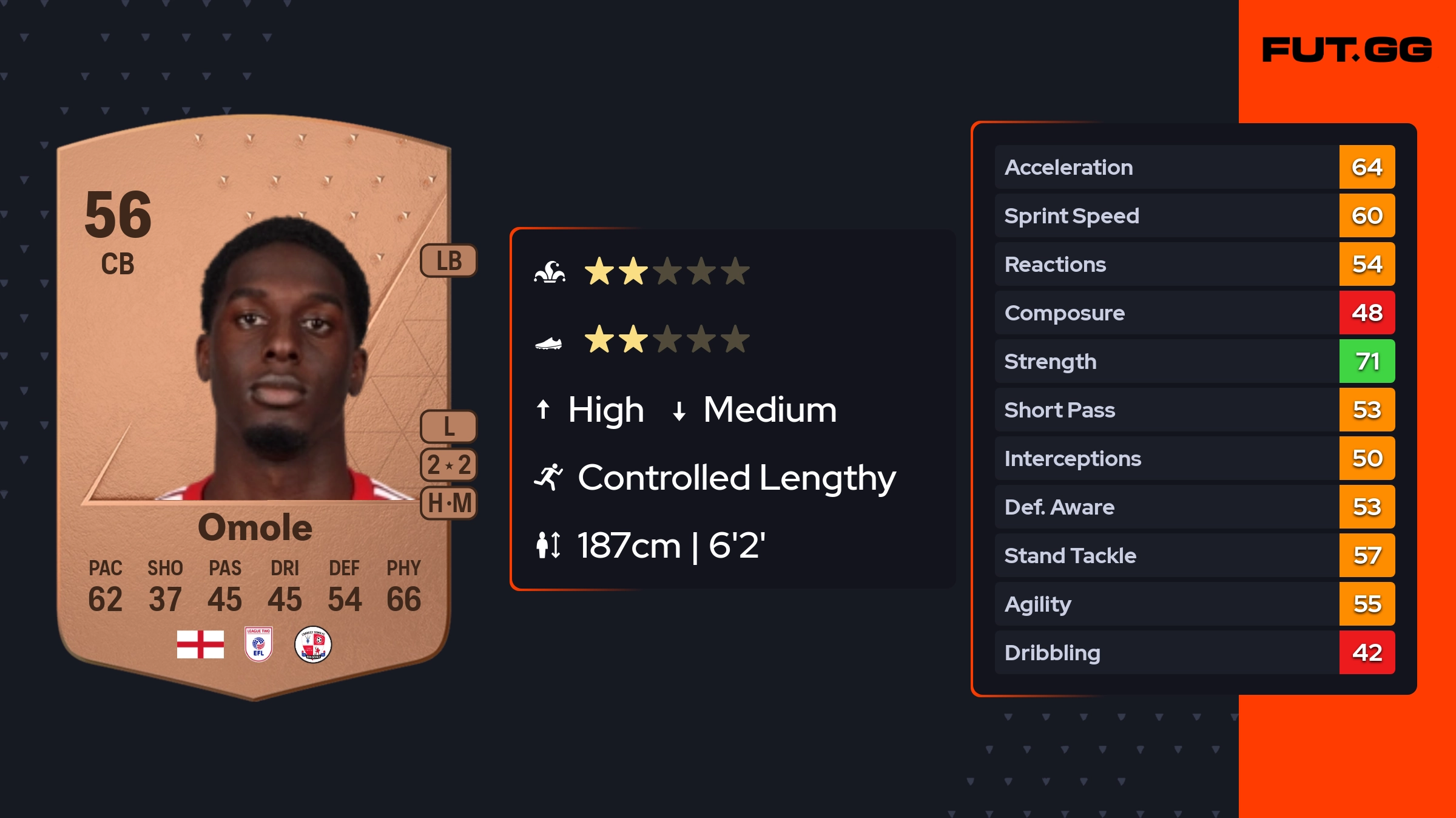Click the LB alternate position badge

click(449, 261)
